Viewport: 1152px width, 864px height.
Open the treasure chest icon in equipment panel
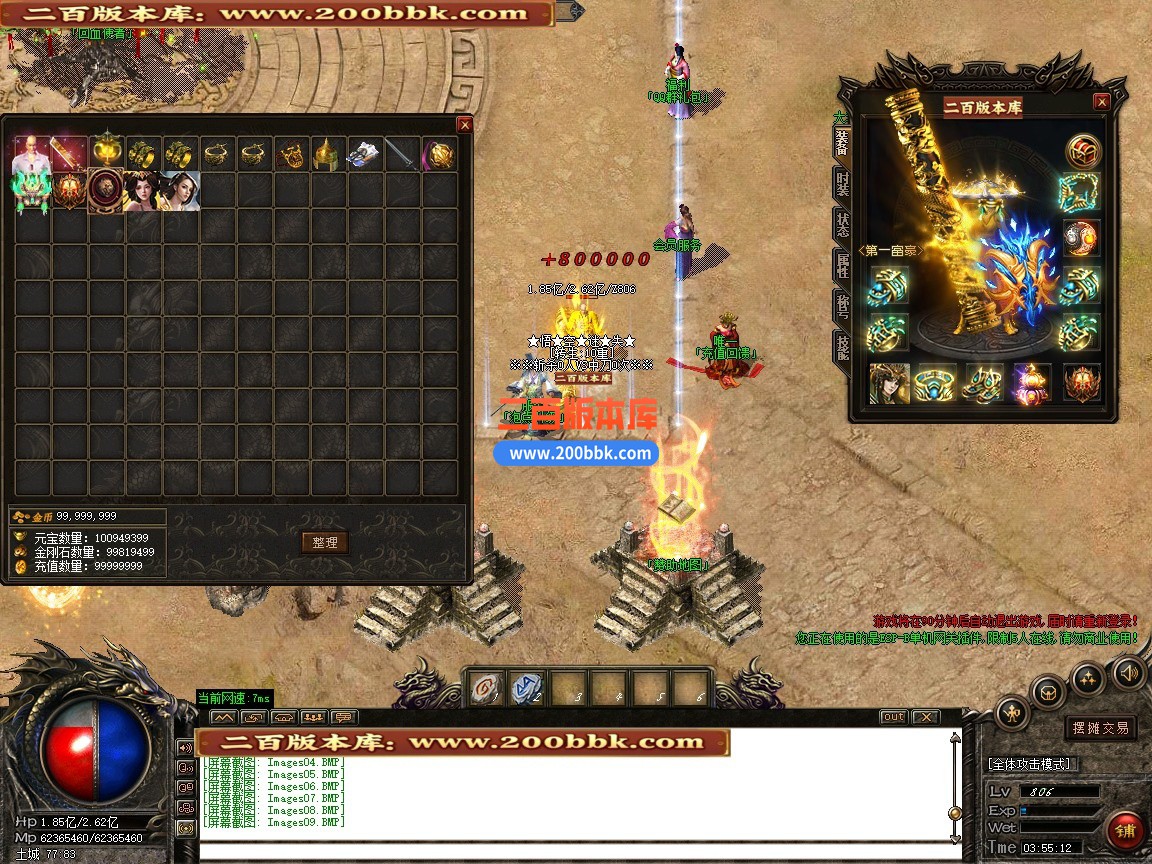[1081, 152]
